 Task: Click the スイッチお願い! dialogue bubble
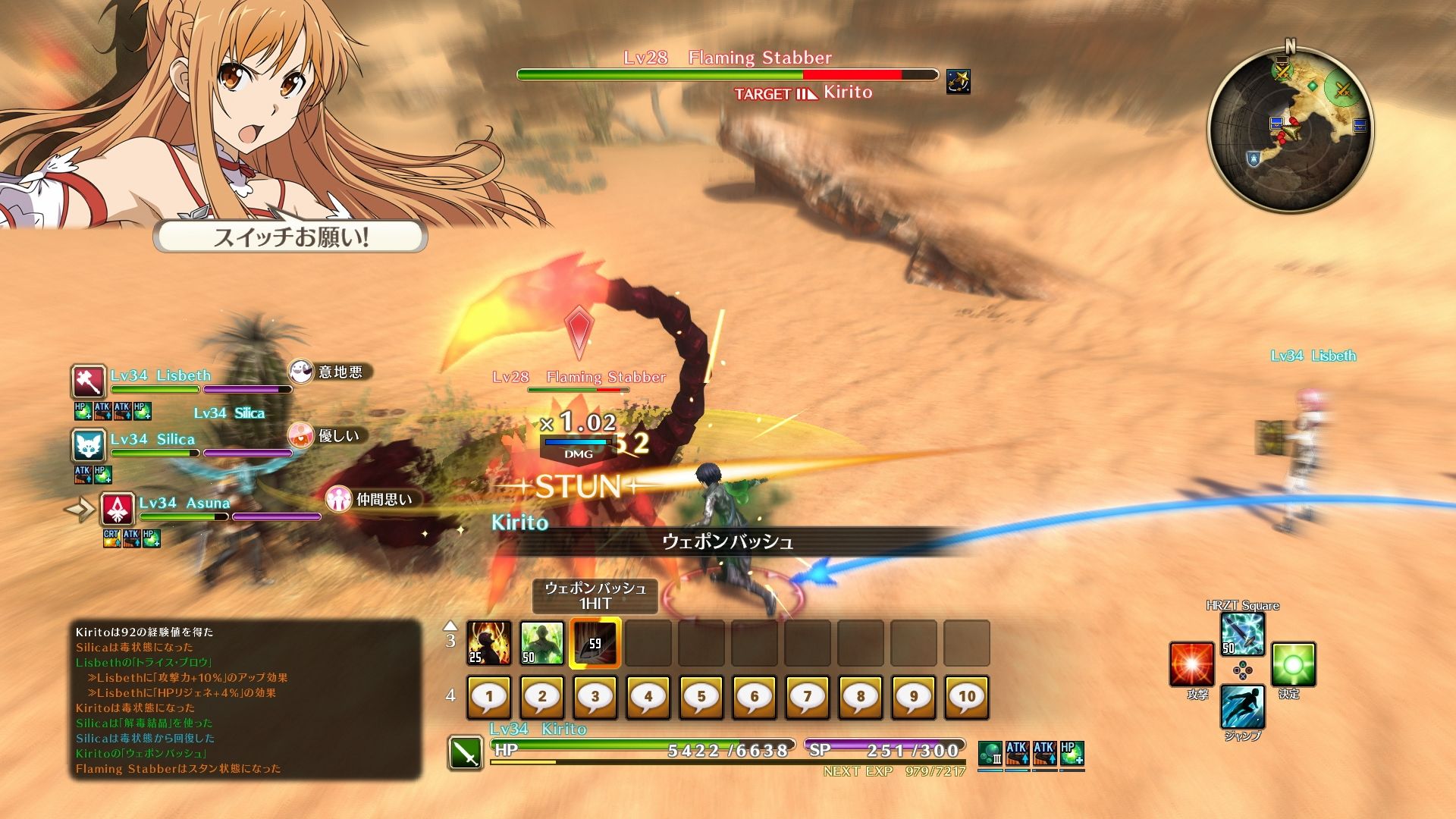coord(292,237)
